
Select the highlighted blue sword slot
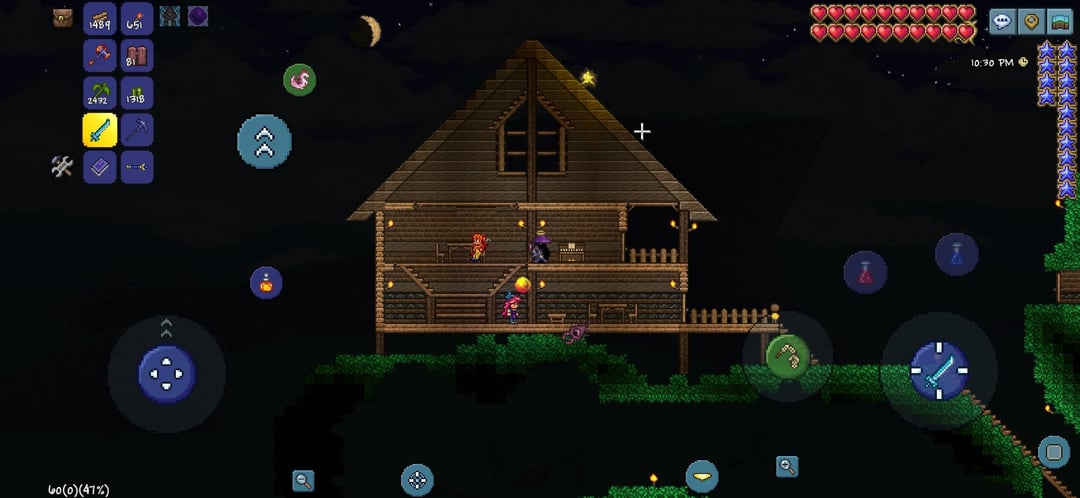99,130
